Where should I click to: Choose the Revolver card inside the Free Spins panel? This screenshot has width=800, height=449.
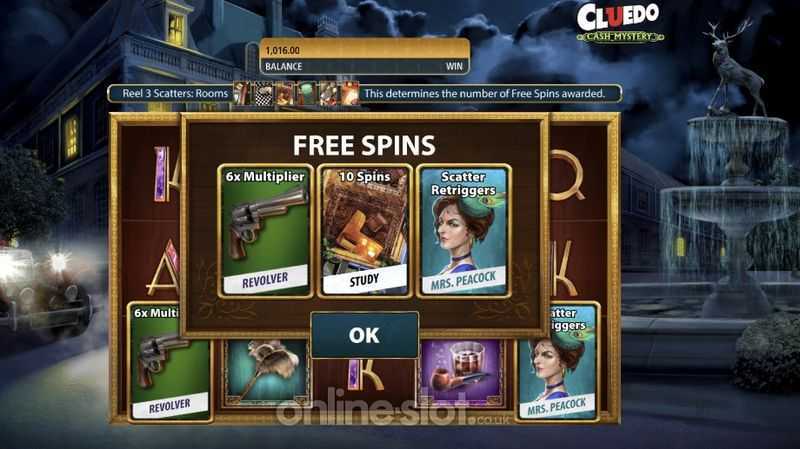[x=265, y=231]
